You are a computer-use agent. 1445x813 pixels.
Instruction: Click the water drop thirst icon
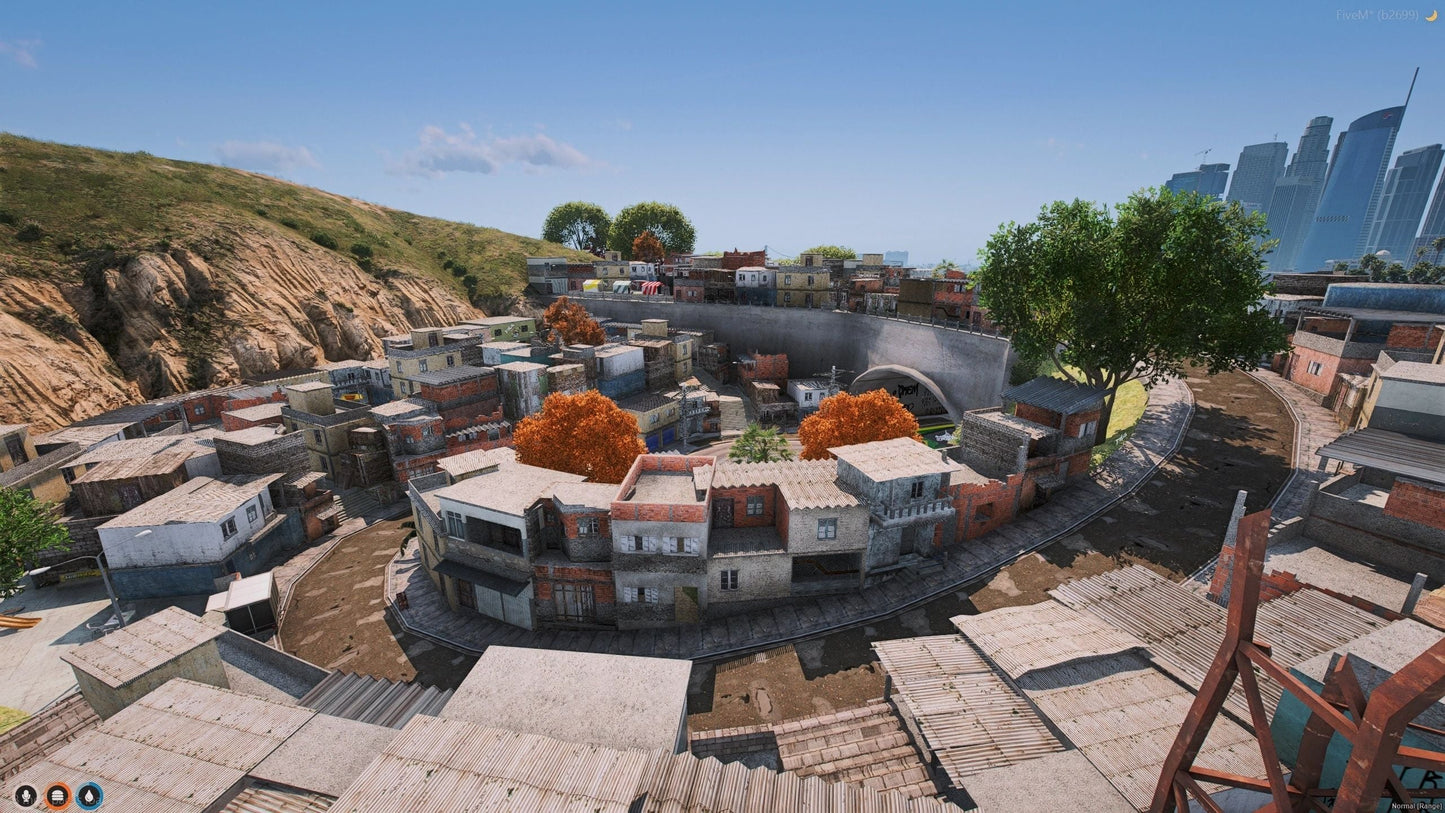tap(90, 796)
